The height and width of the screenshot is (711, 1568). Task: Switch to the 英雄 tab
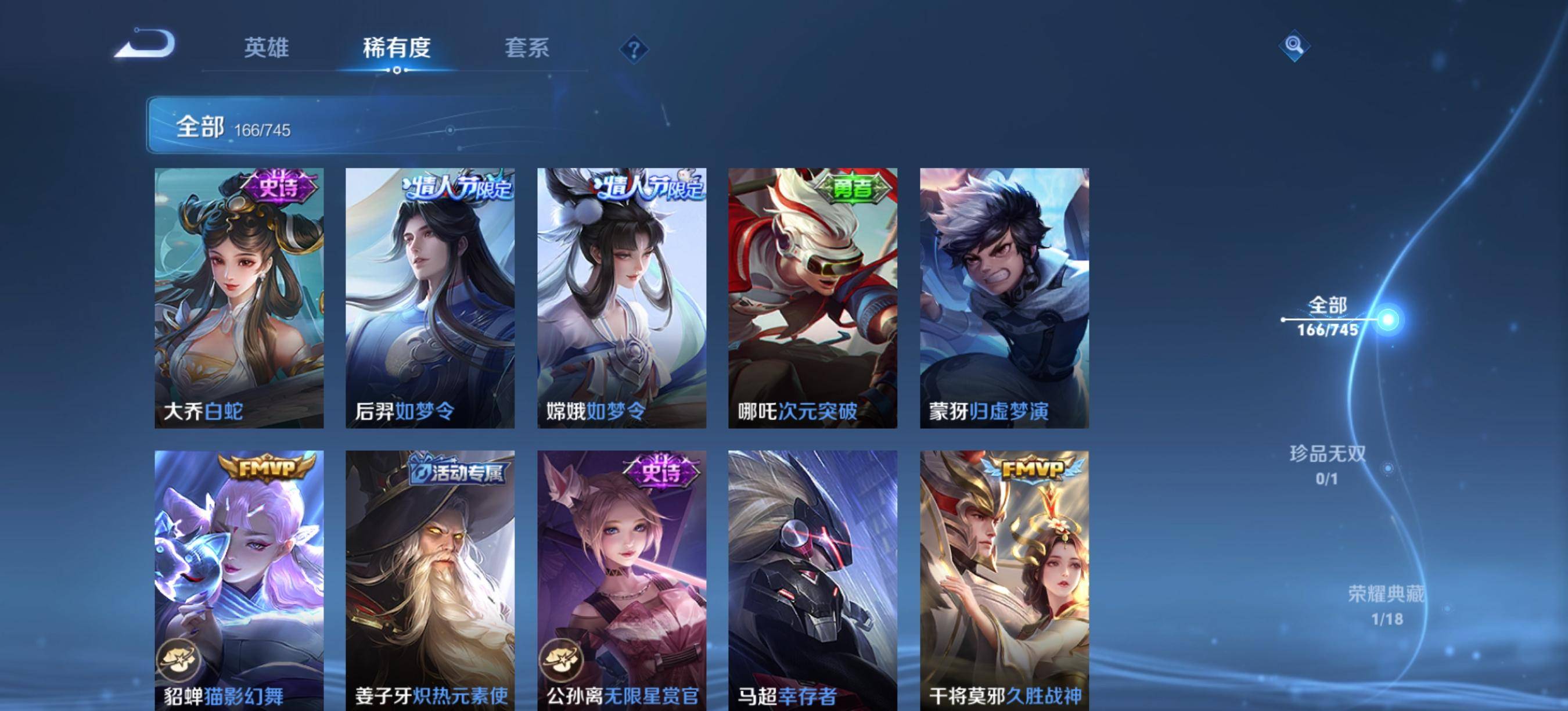coord(266,48)
